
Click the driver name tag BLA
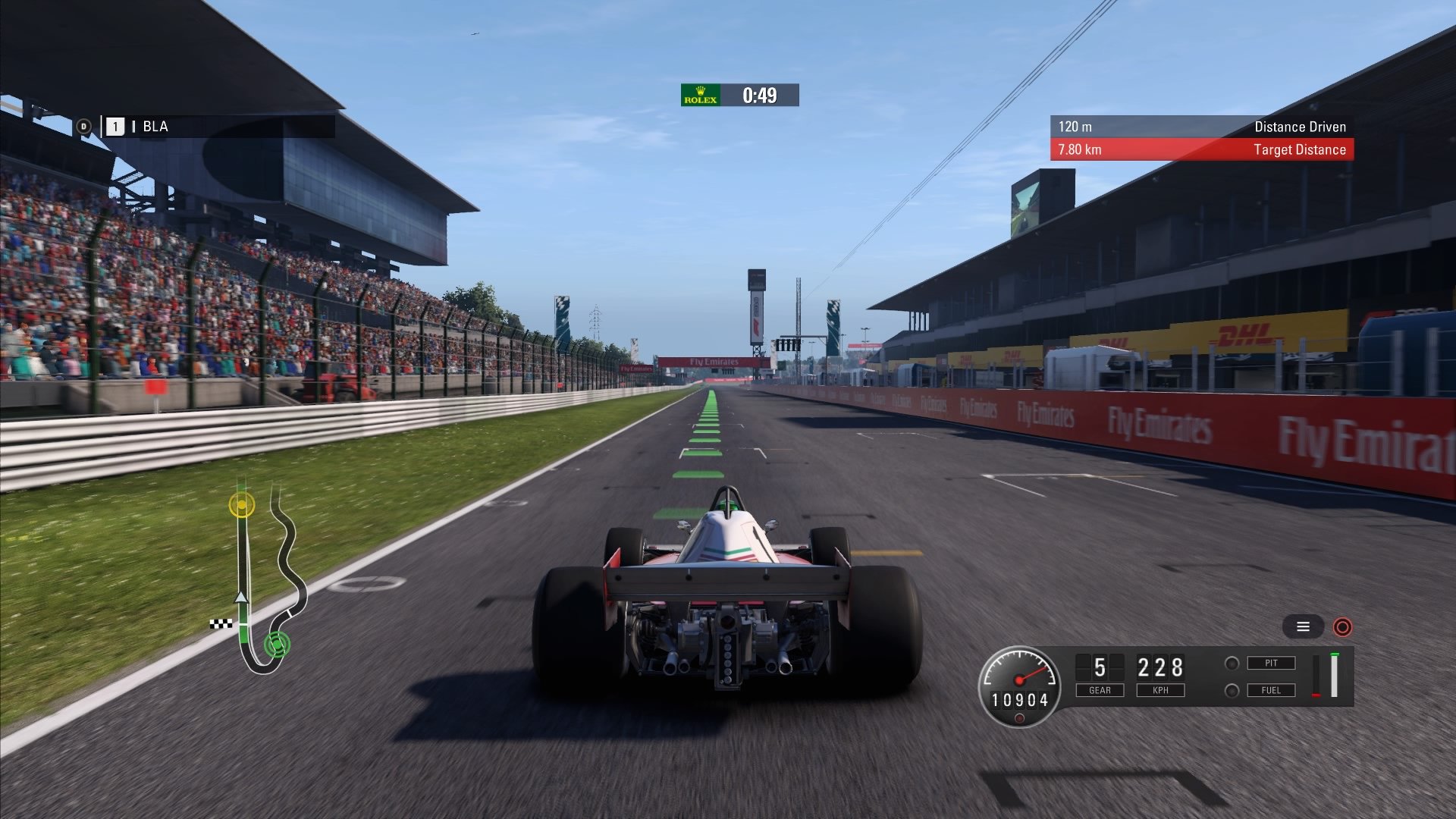(156, 126)
